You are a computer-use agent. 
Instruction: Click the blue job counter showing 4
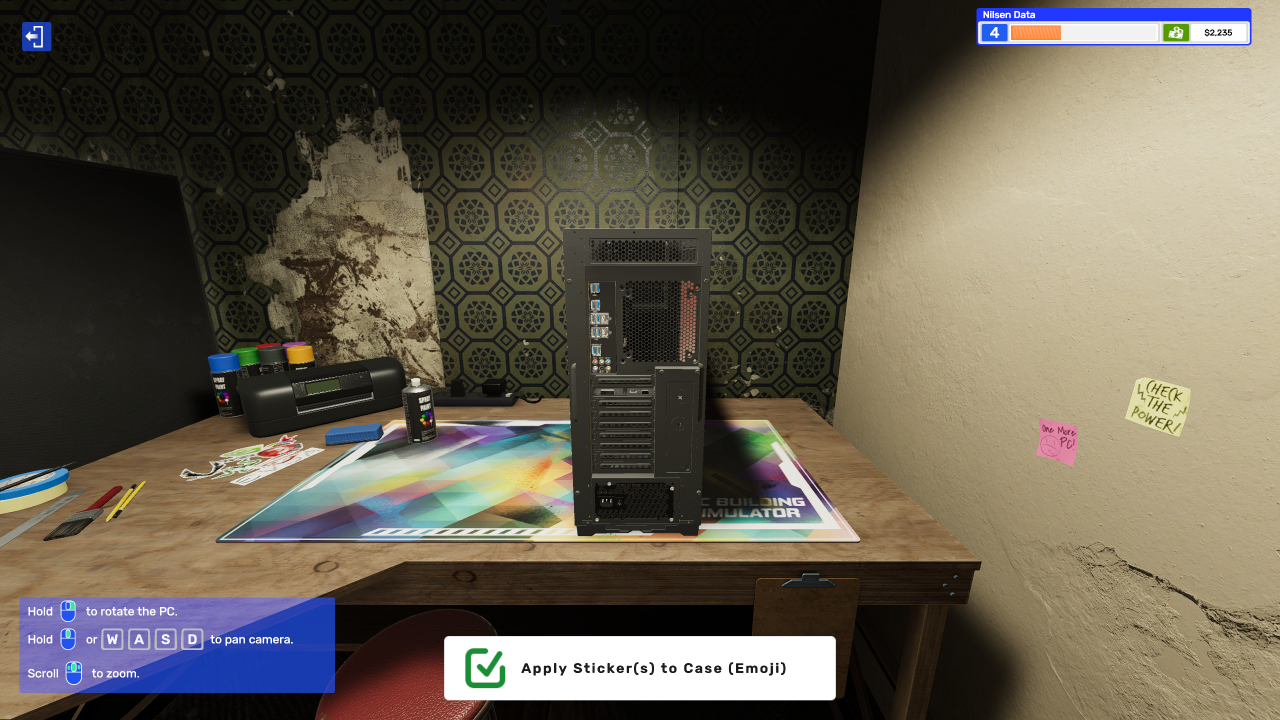[x=993, y=32]
